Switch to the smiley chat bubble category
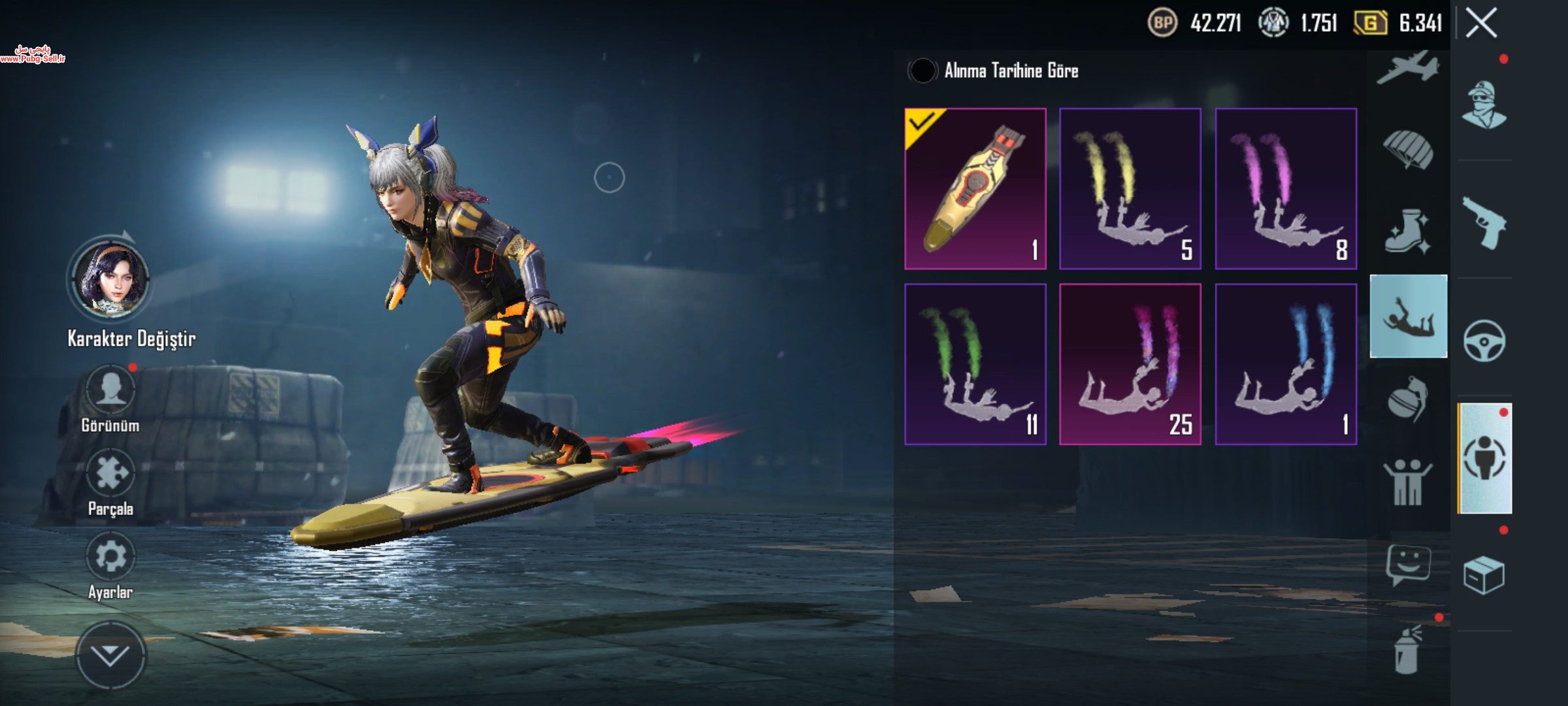 1408,565
